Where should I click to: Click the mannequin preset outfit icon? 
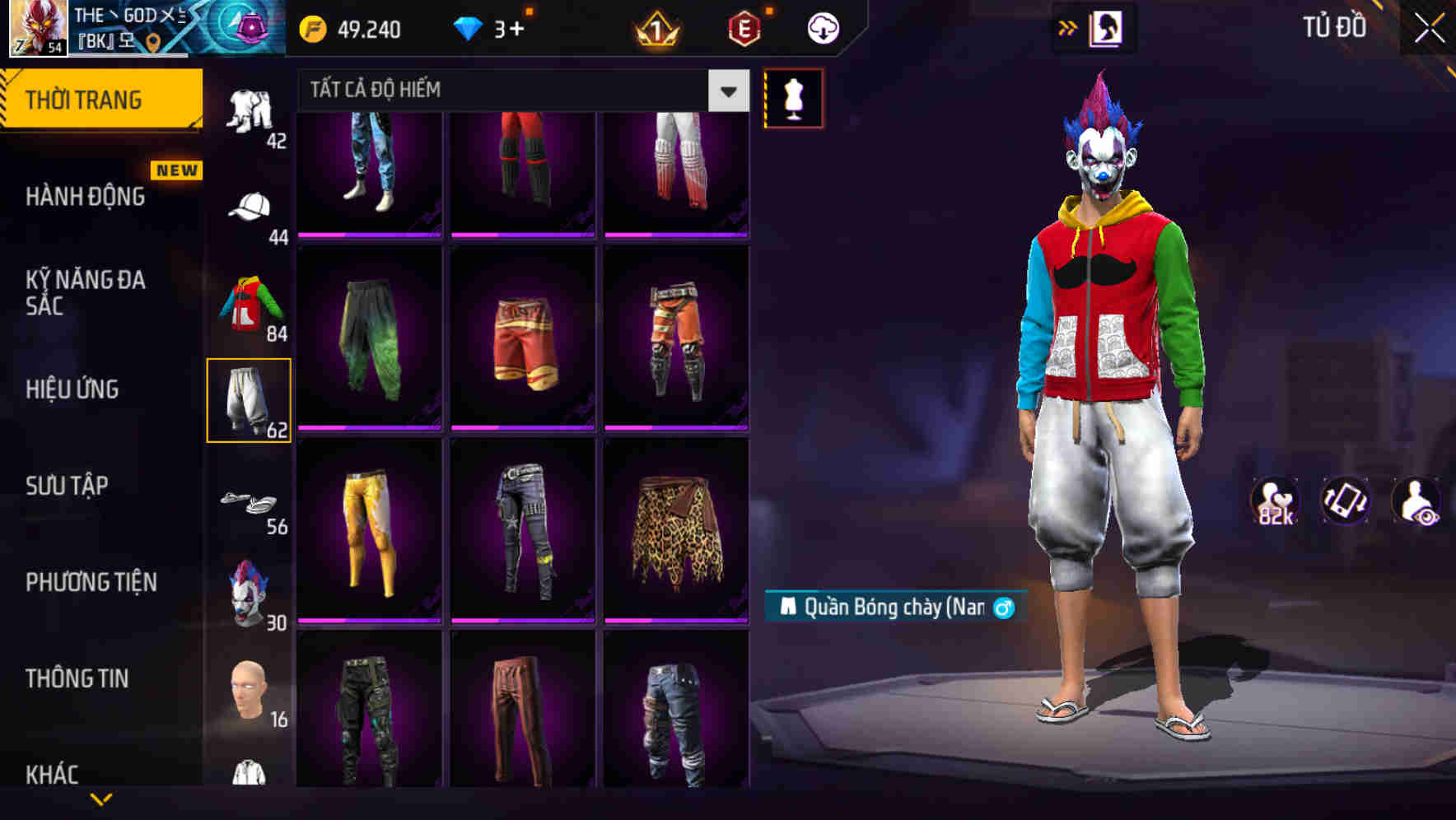(x=793, y=96)
